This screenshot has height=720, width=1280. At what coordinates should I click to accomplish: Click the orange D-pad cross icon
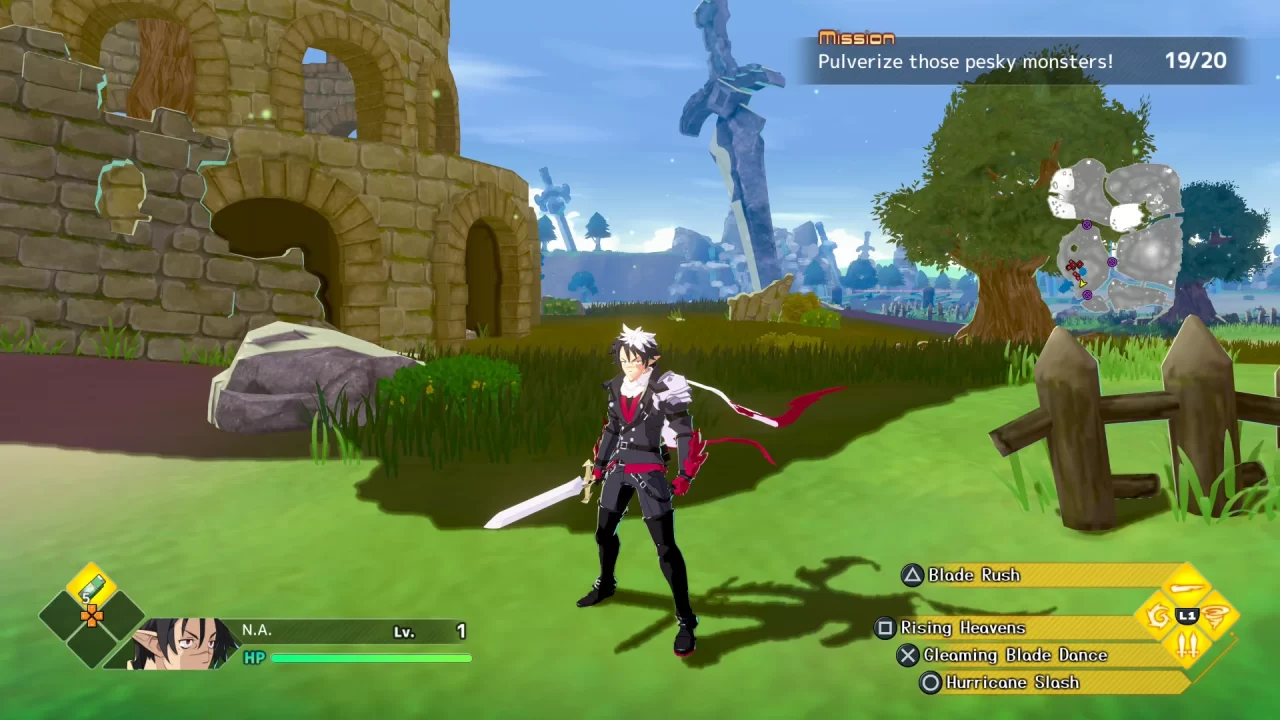pyautogui.click(x=92, y=616)
